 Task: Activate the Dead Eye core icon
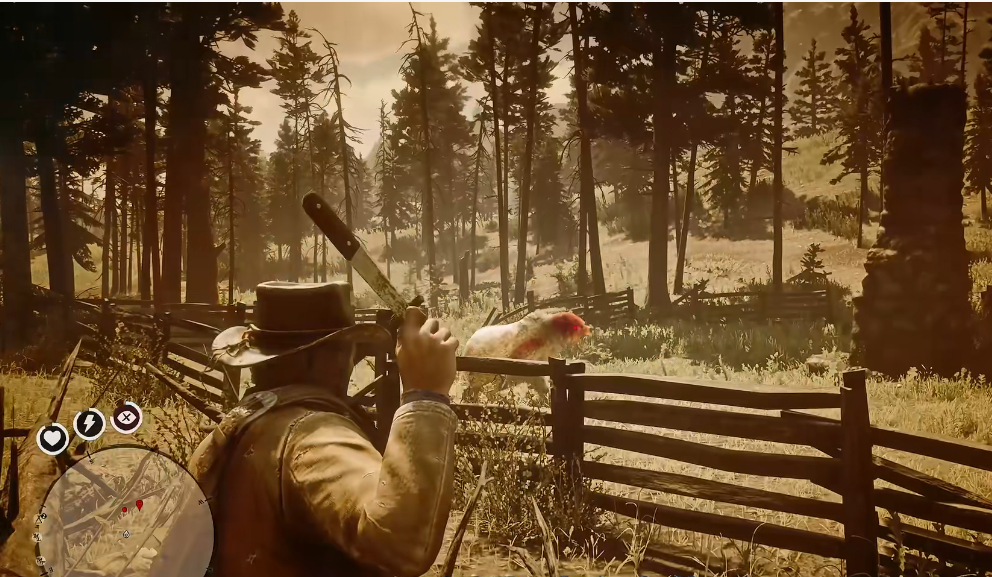coord(126,416)
